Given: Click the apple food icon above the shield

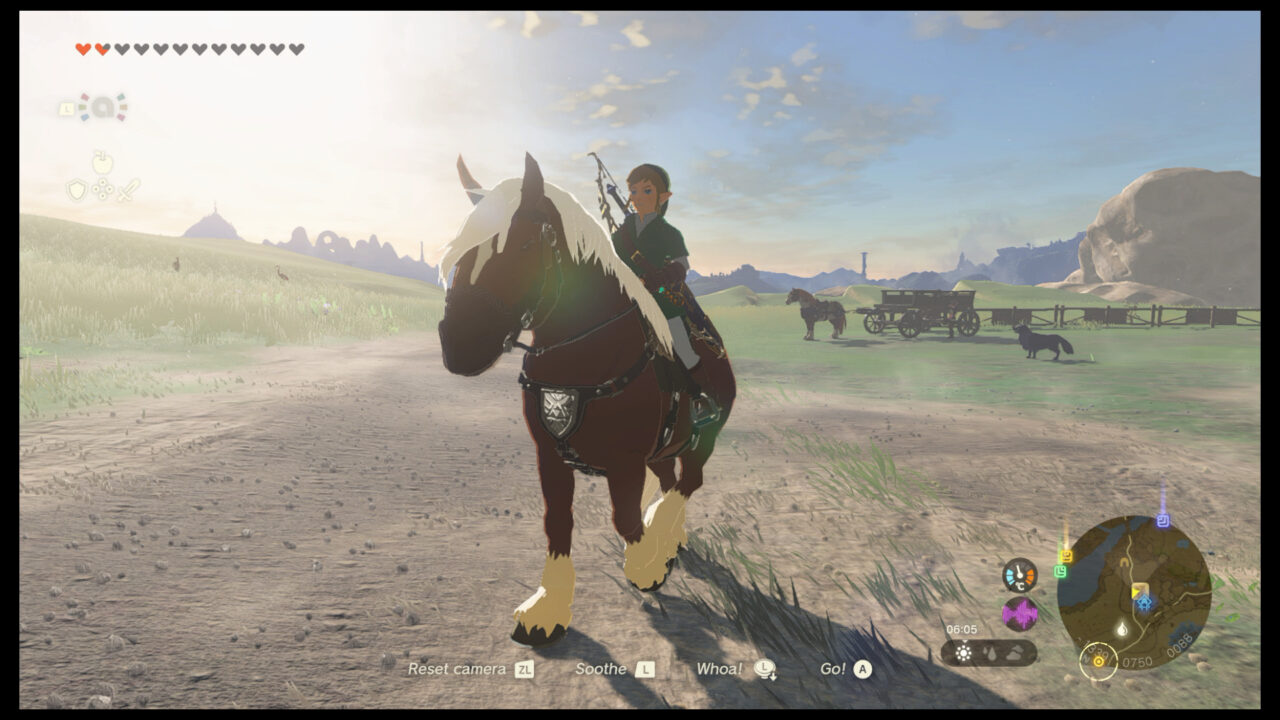Looking at the screenshot, I should pos(103,163).
